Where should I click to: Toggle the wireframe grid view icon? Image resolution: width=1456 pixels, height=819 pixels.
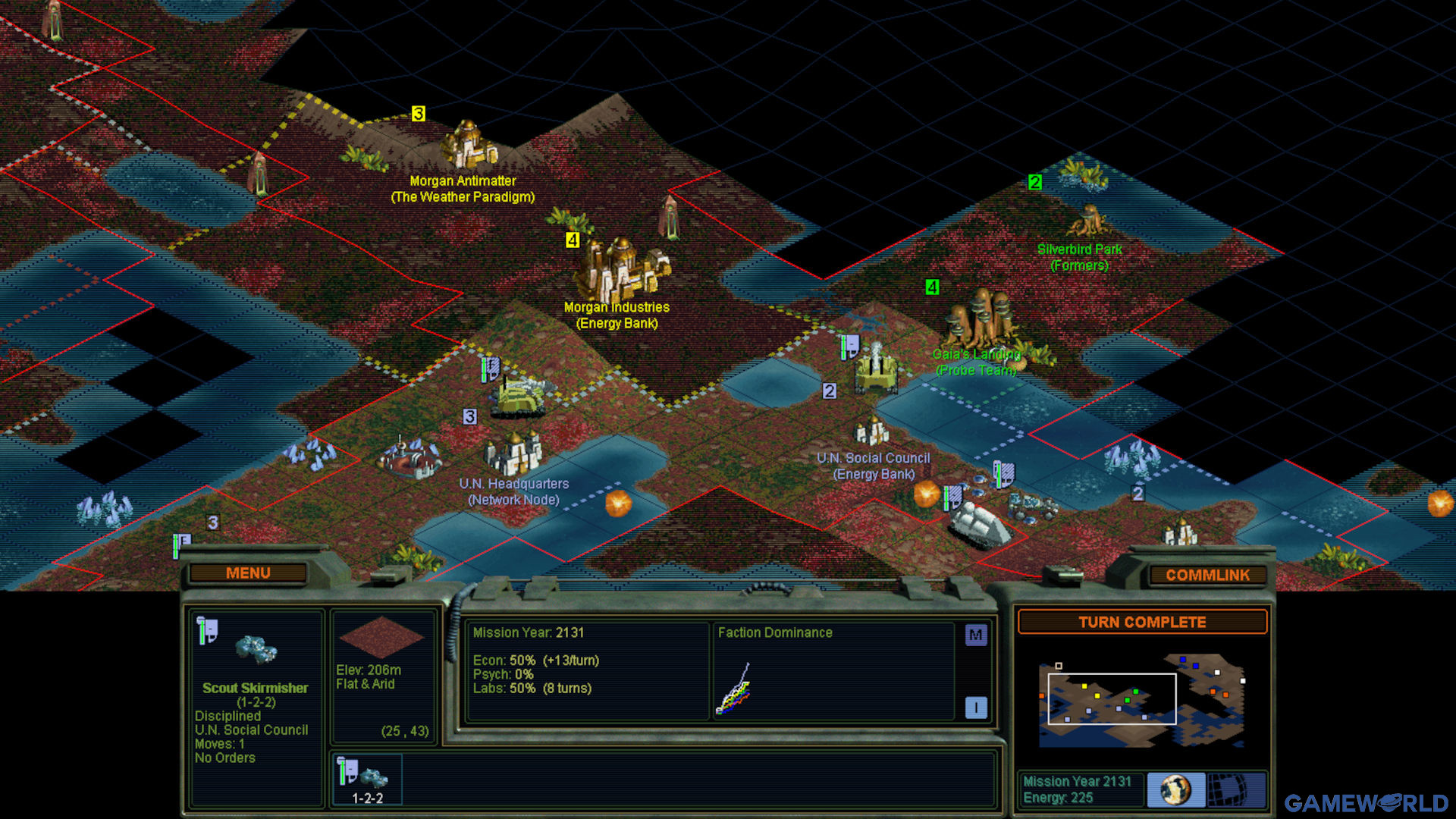(1236, 789)
